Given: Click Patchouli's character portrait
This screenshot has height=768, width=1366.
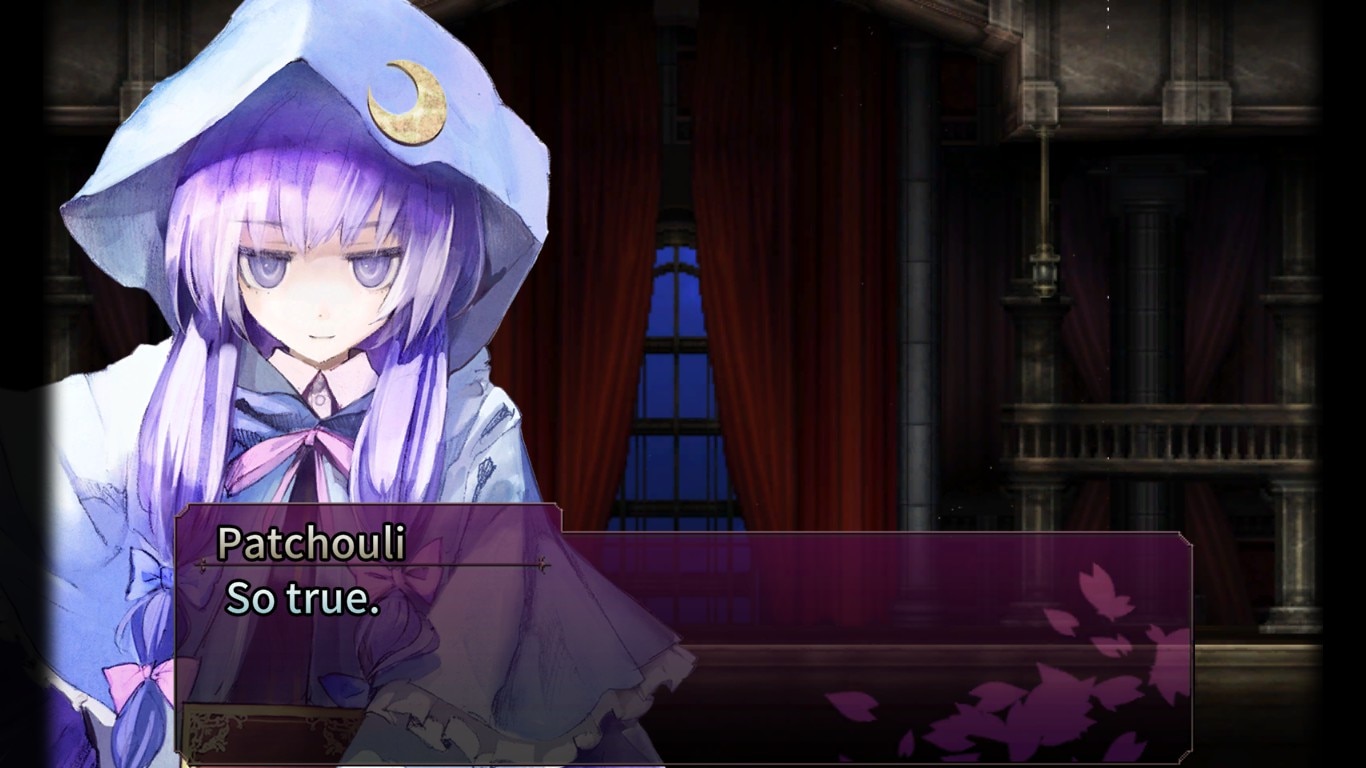Looking at the screenshot, I should 300,350.
